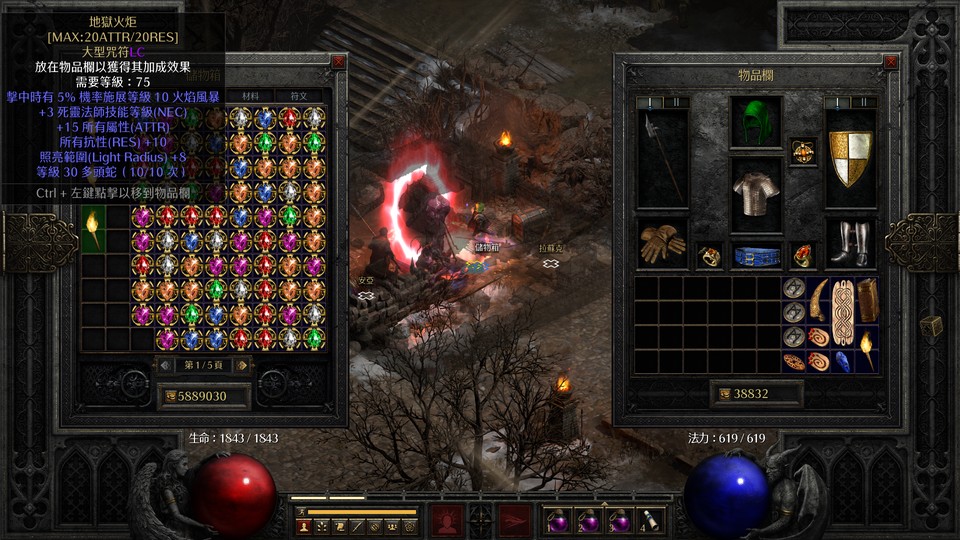
Task: Use the scroll in belt slot 4
Action: pos(650,519)
